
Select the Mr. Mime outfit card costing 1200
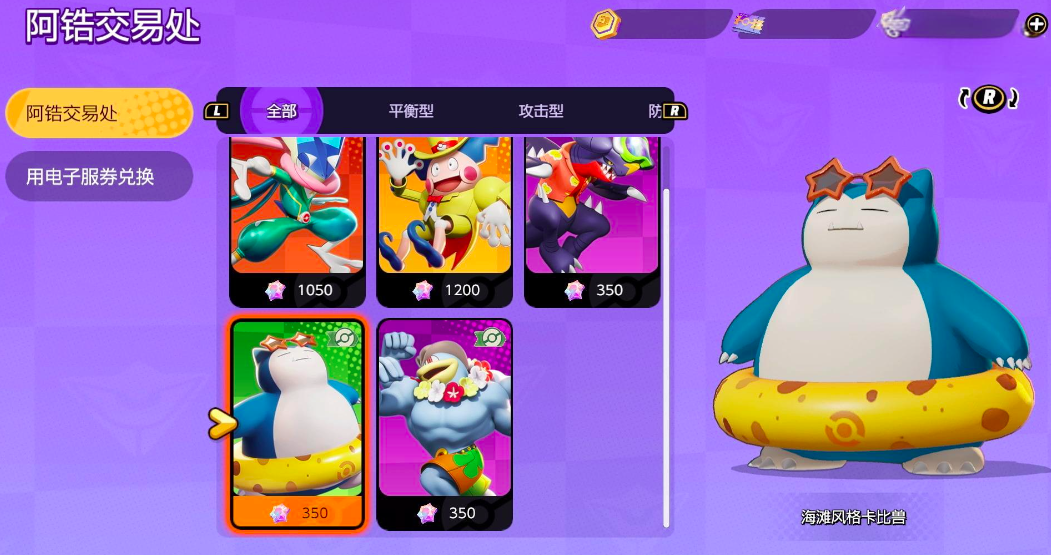pyautogui.click(x=445, y=220)
